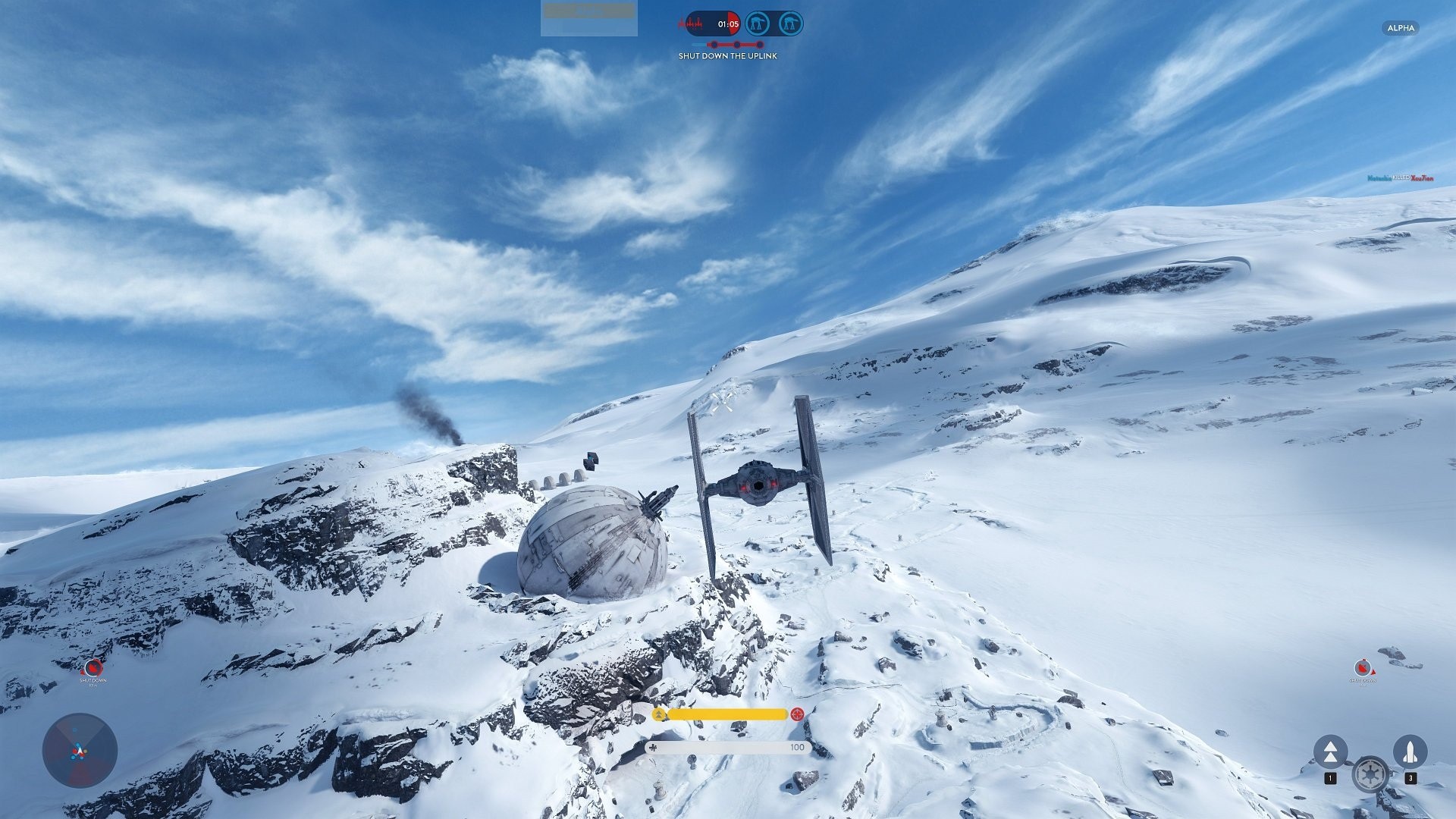Click the ALPHA squad label in top right
Image resolution: width=1456 pixels, height=819 pixels.
(1401, 29)
